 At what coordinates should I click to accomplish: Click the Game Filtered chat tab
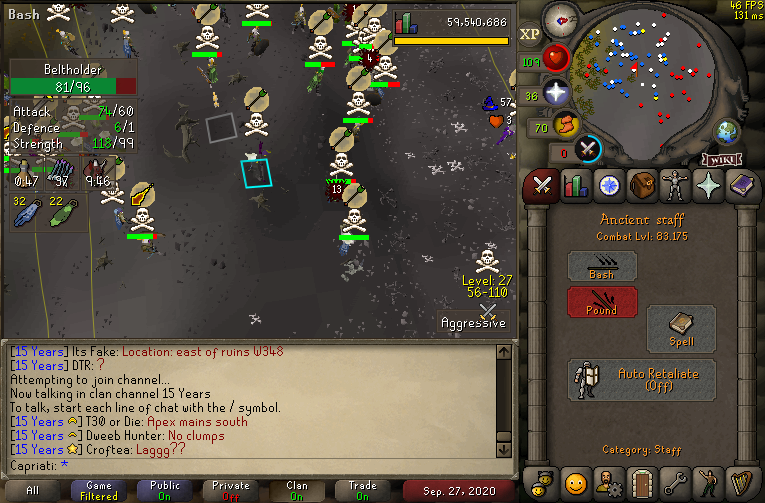coord(99,490)
